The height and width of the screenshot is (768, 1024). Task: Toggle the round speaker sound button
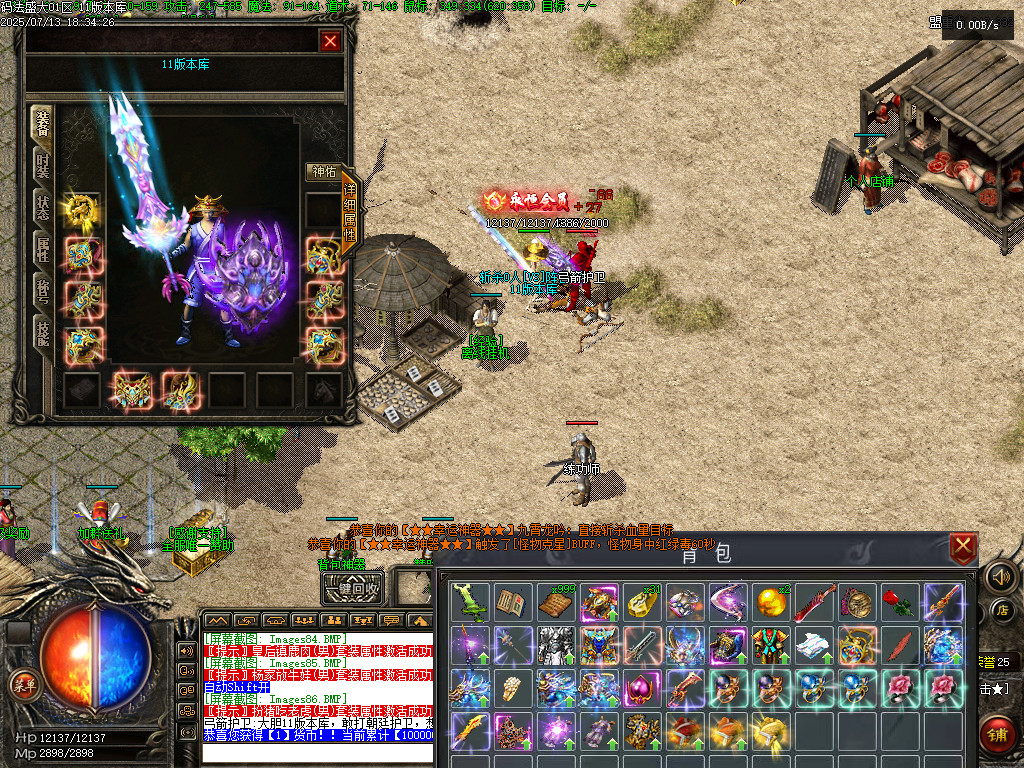pos(1000,576)
